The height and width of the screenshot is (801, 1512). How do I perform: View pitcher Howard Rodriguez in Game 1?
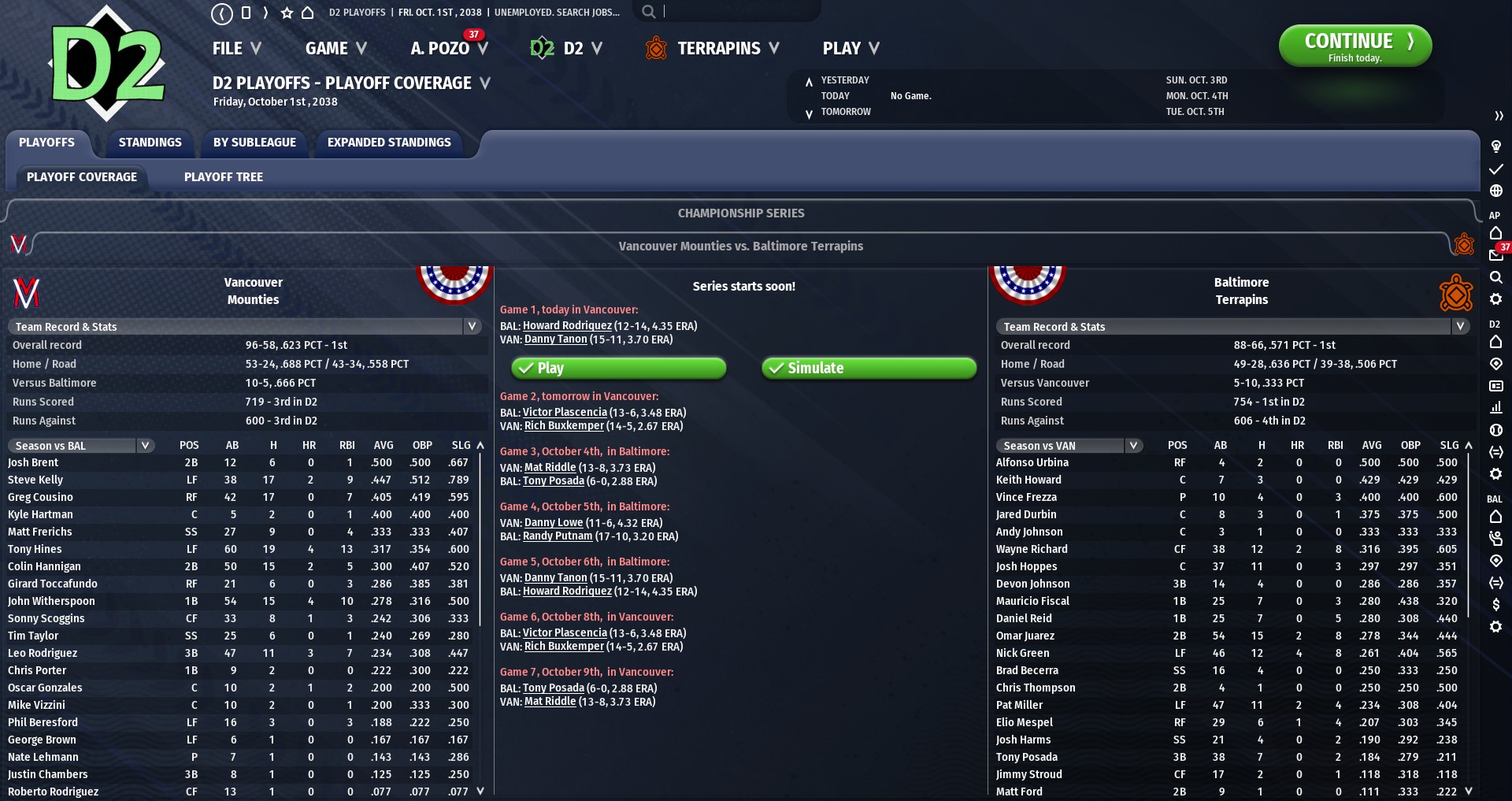[x=567, y=326]
